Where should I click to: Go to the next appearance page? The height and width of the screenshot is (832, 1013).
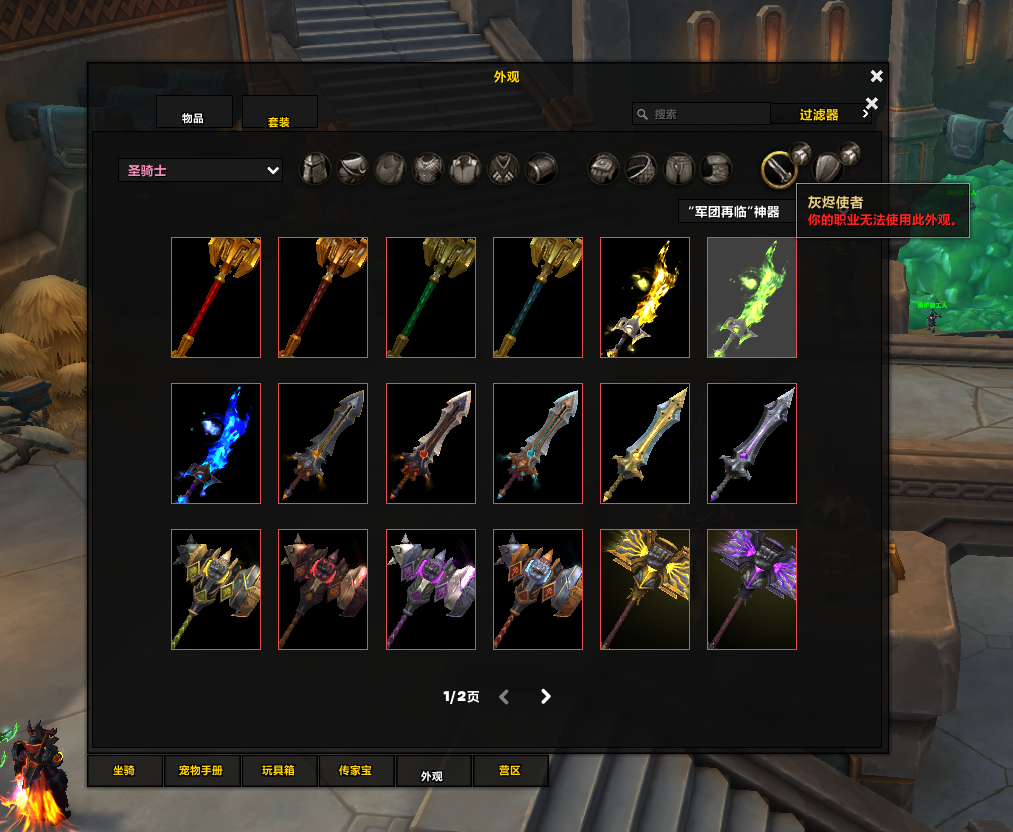(x=545, y=697)
